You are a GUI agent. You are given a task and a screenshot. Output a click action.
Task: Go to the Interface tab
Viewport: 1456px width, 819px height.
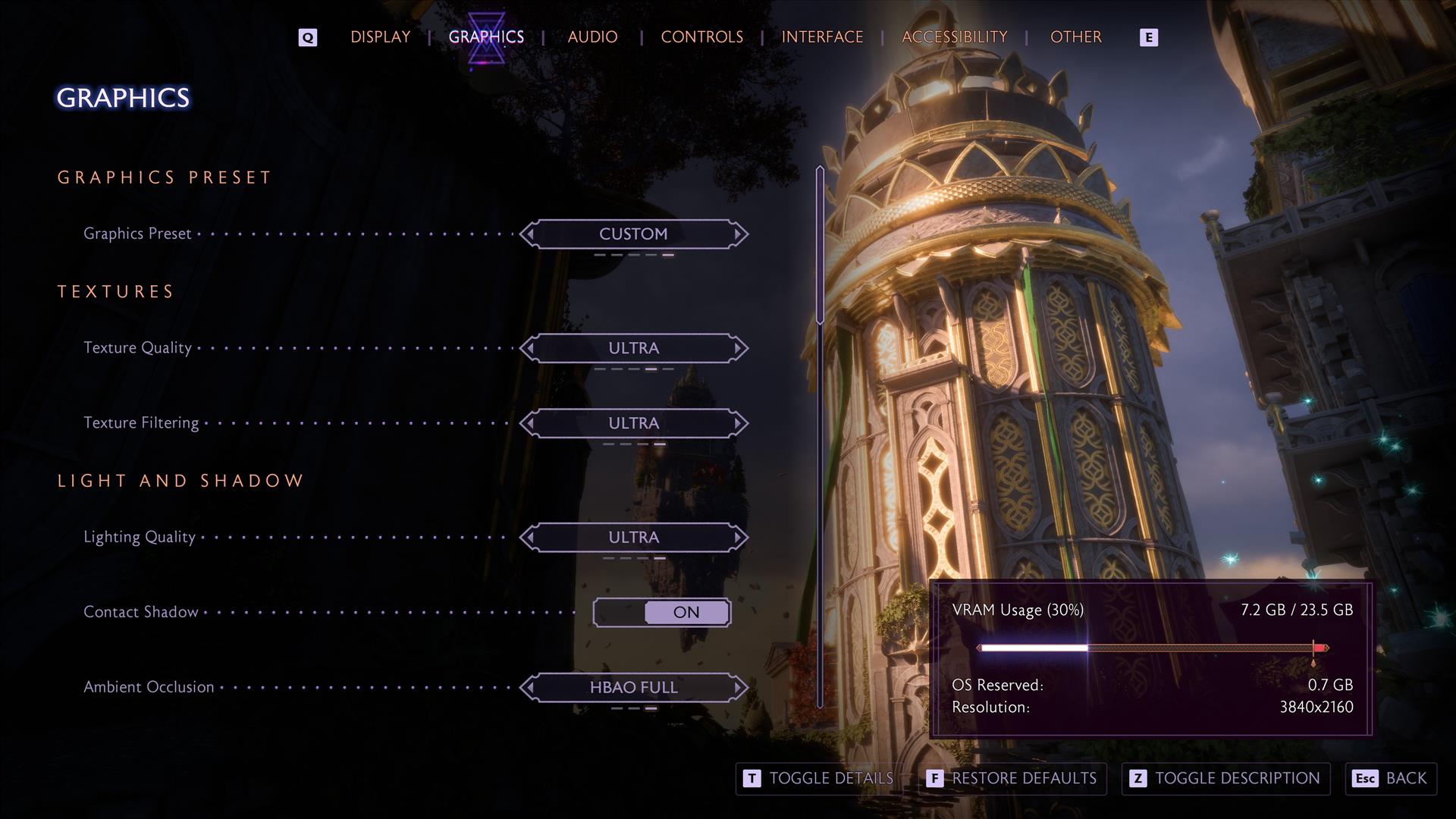822,37
